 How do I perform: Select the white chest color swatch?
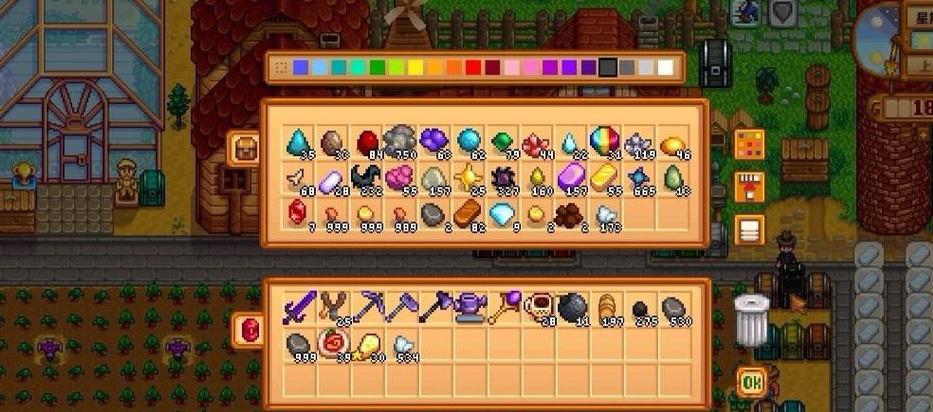[x=665, y=69]
